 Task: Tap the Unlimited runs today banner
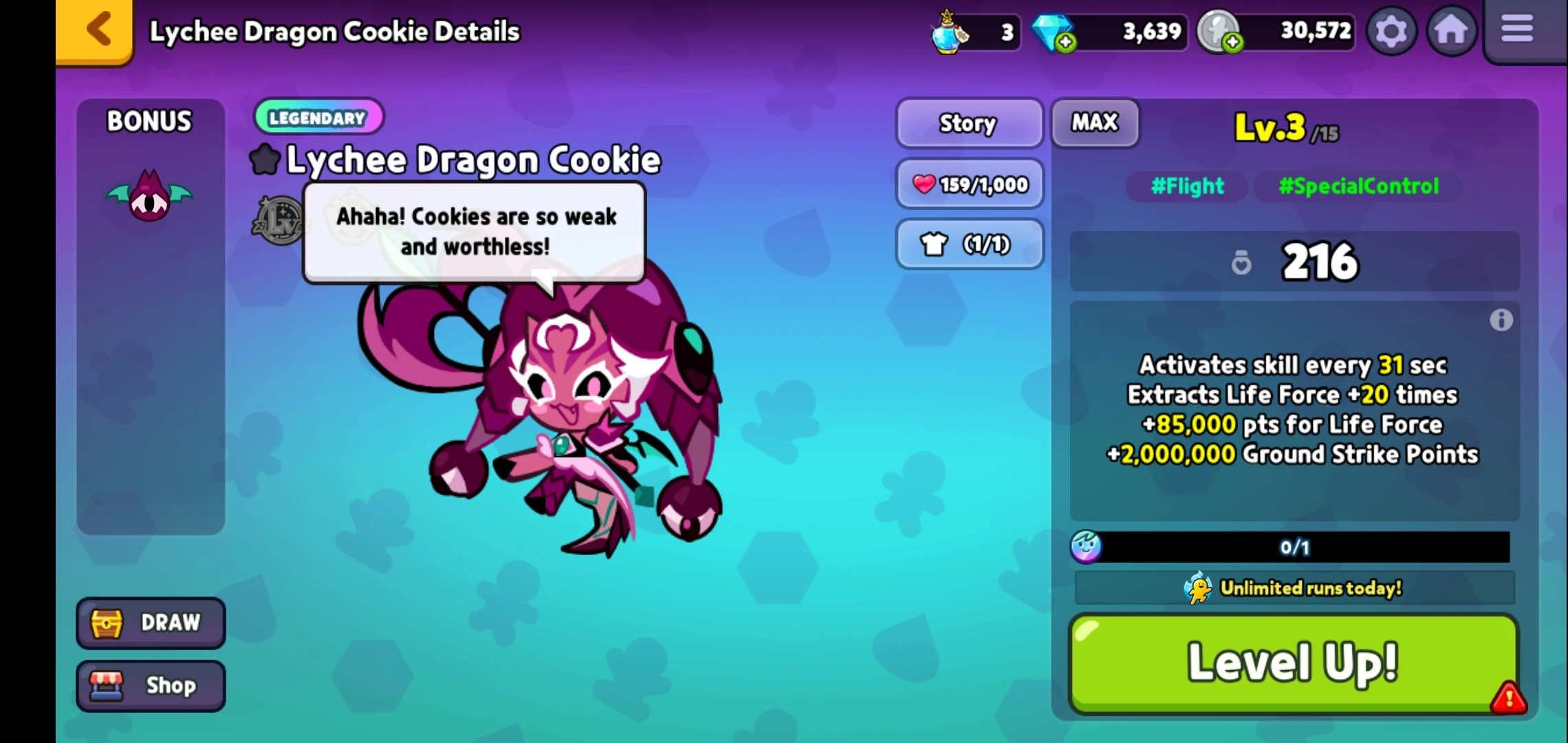[x=1293, y=588]
